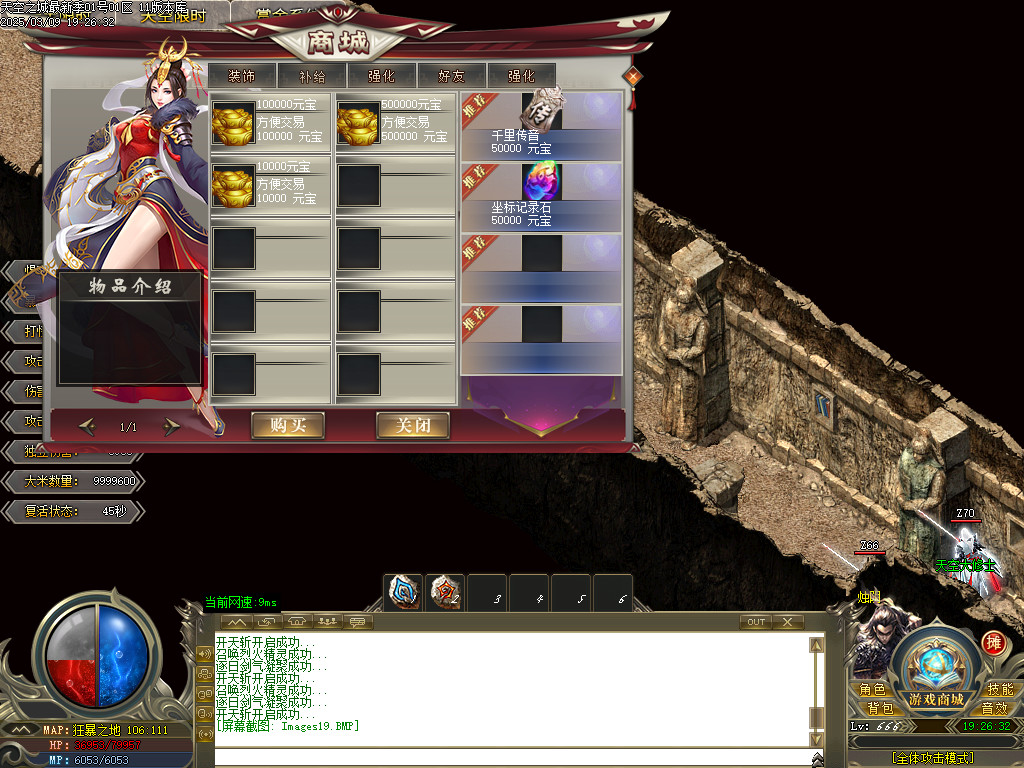This screenshot has width=1024, height=768.
Task: Buy the selected item with 购买
Action: click(x=288, y=425)
